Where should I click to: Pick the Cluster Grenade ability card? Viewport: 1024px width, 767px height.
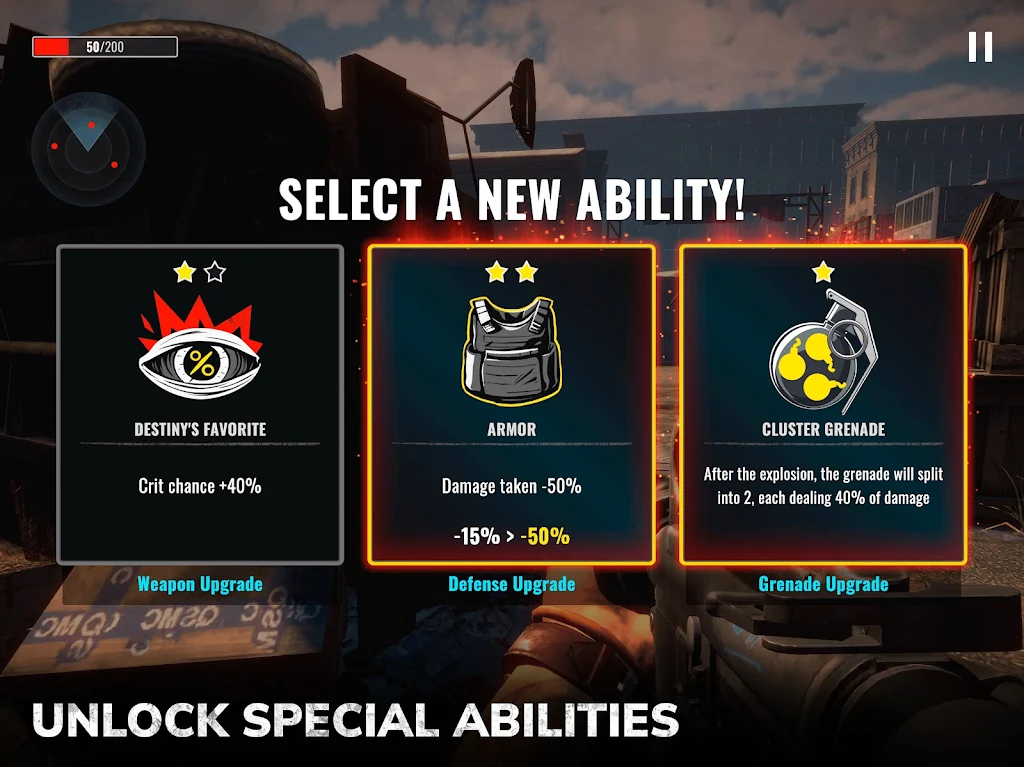pyautogui.click(x=823, y=405)
